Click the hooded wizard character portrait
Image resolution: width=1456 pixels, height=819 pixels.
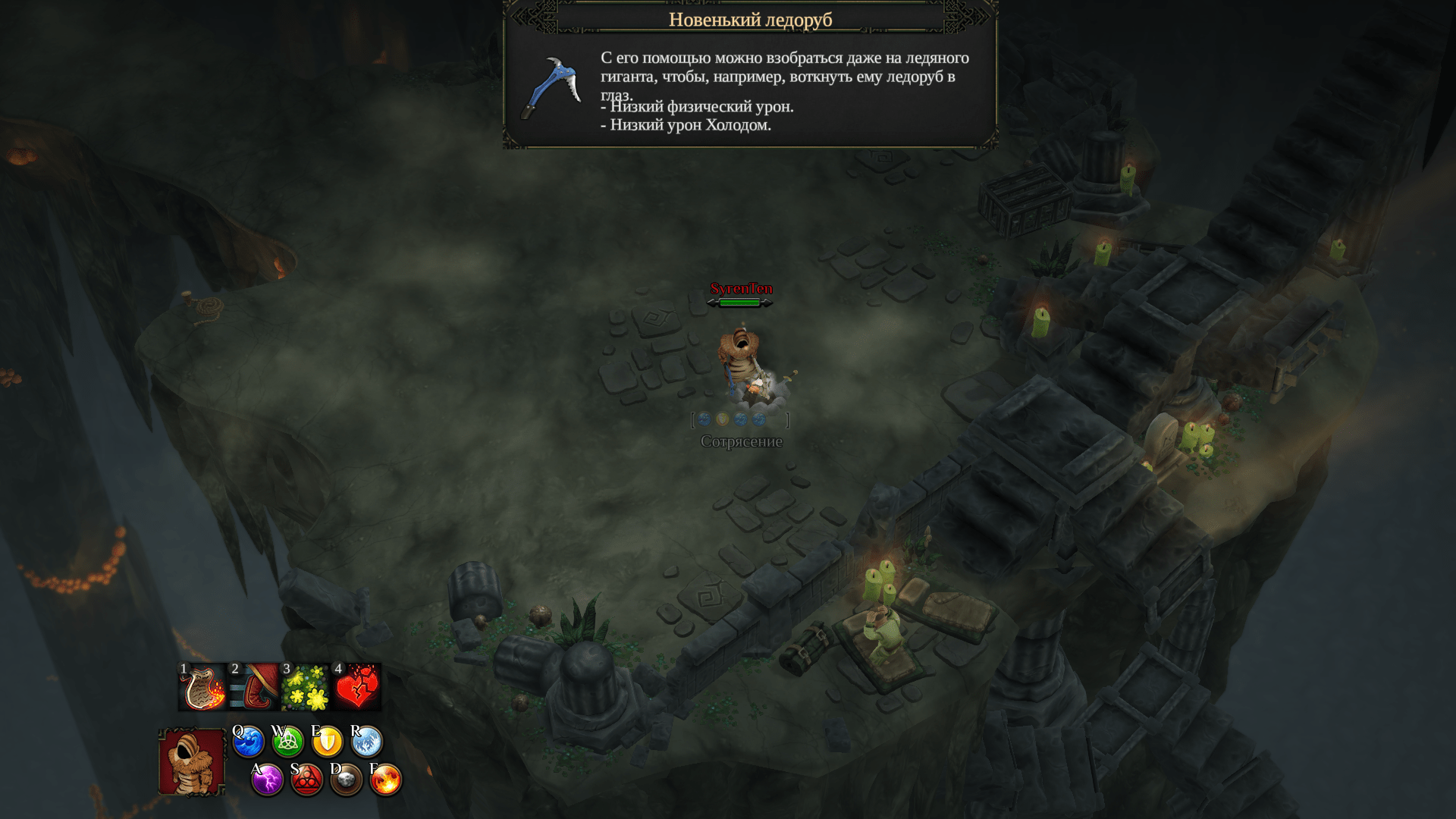pos(192,761)
